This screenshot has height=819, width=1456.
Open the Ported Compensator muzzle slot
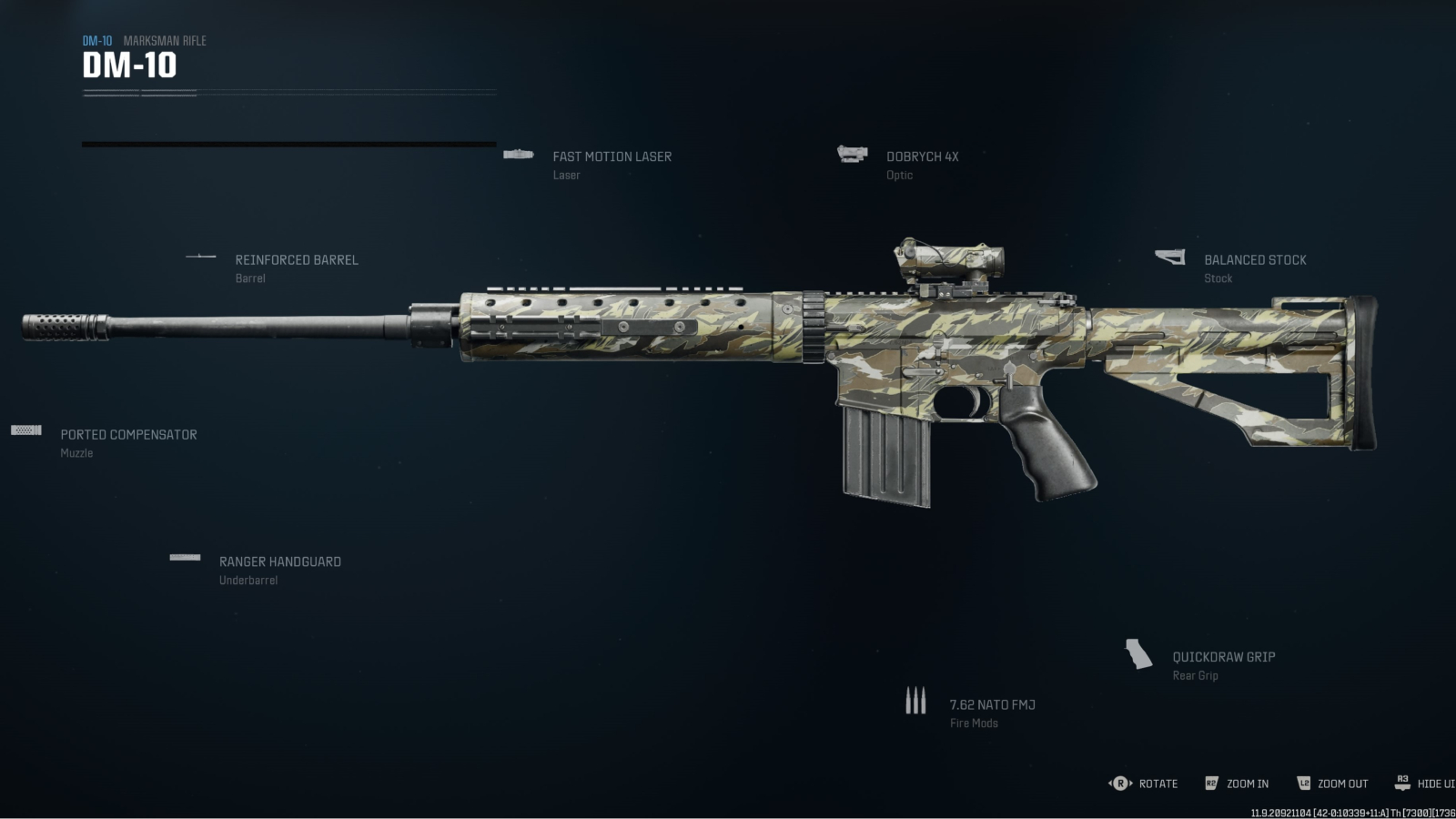pyautogui.click(x=128, y=435)
